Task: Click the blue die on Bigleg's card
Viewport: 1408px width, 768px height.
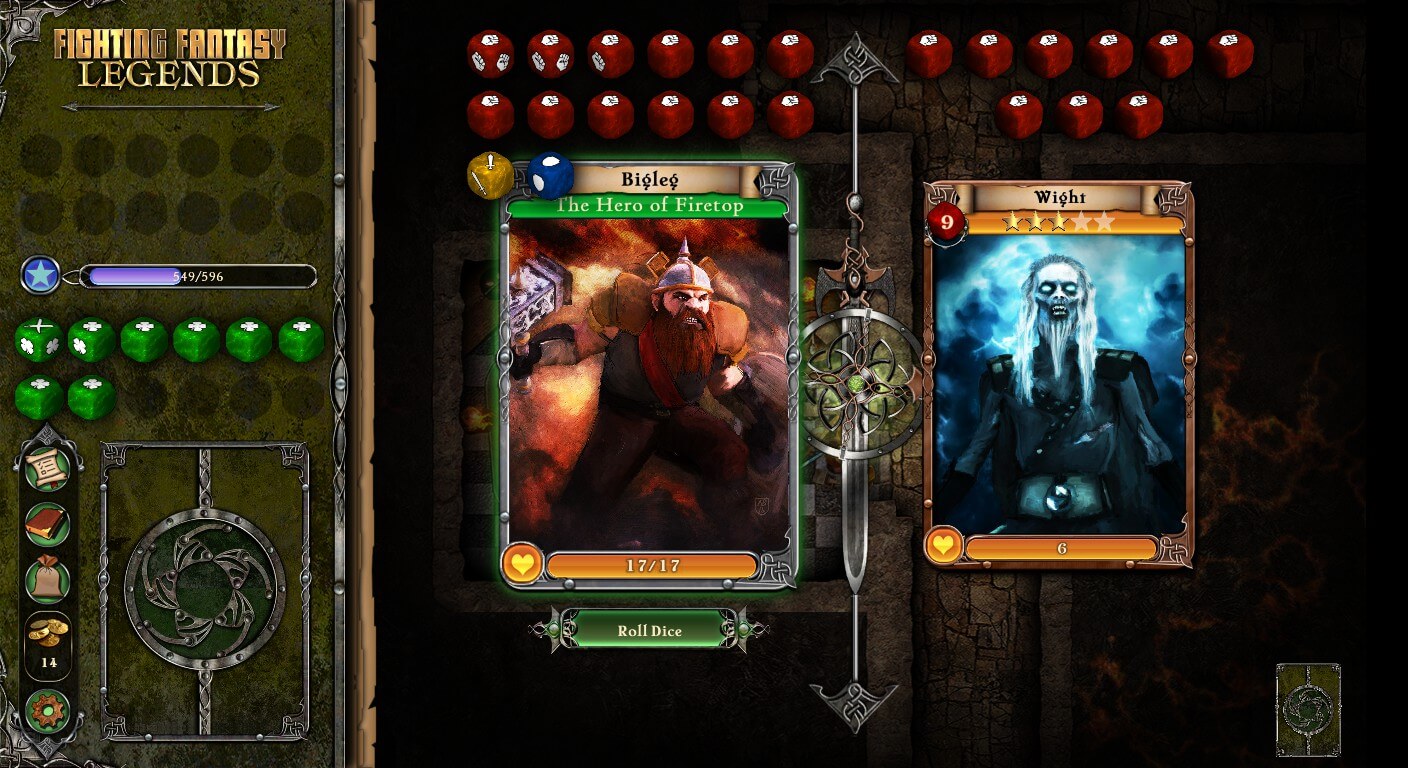Action: 549,176
